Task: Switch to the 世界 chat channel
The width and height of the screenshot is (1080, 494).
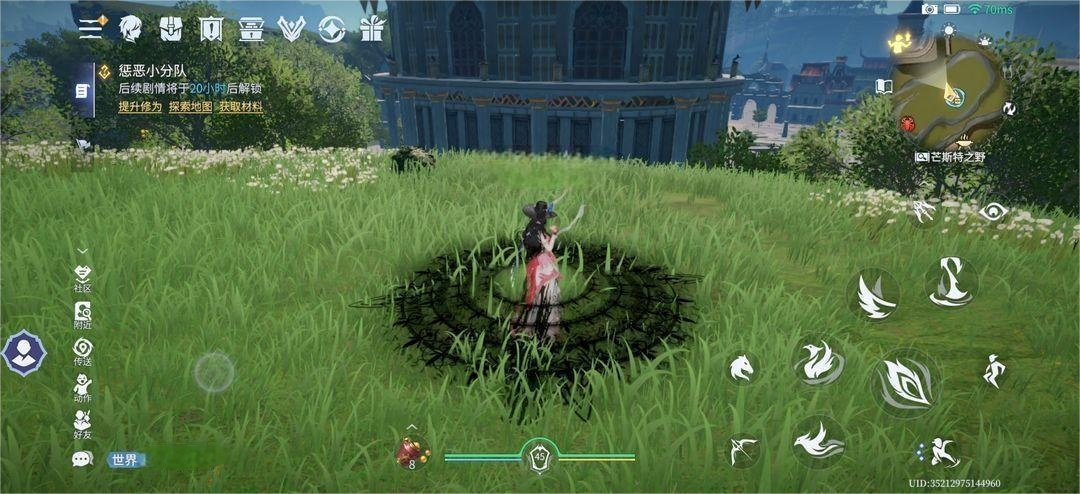Action: [126, 460]
